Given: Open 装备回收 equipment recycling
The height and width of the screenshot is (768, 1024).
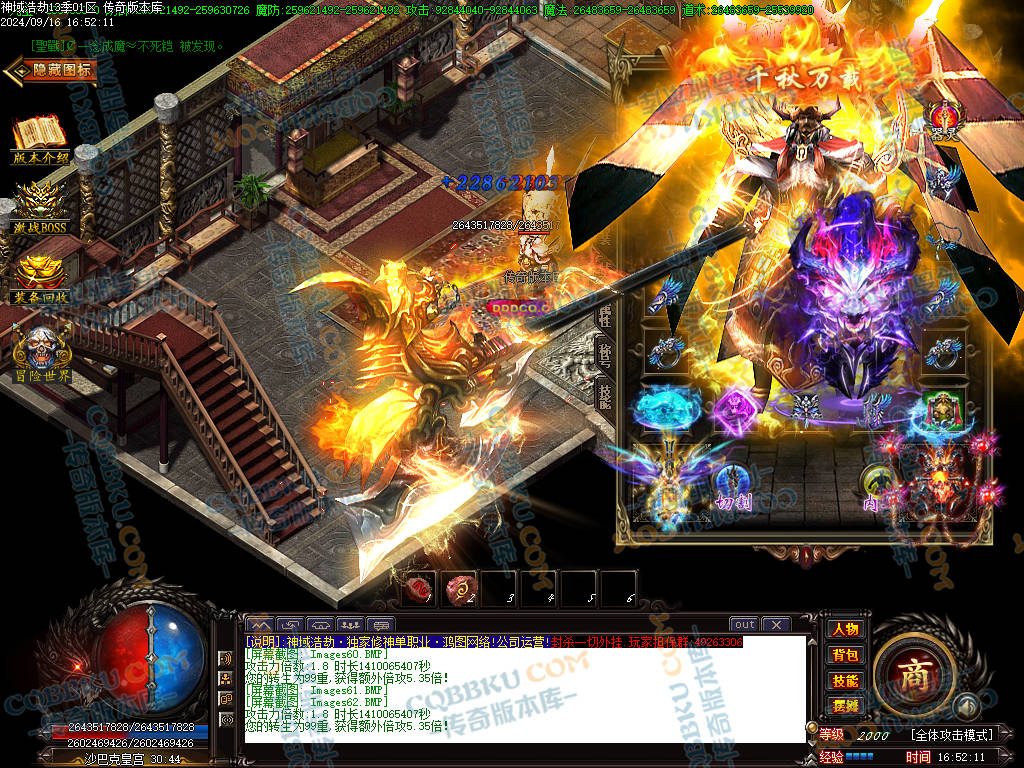Looking at the screenshot, I should (x=40, y=278).
